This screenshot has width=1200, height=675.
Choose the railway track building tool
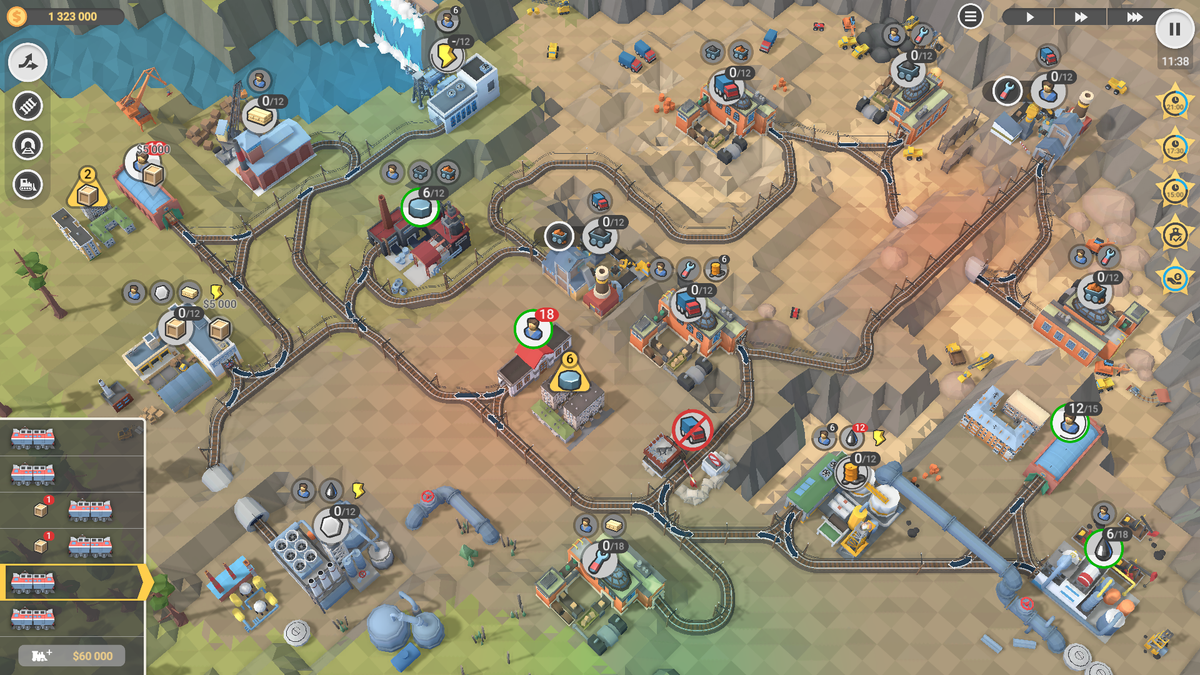(28, 105)
